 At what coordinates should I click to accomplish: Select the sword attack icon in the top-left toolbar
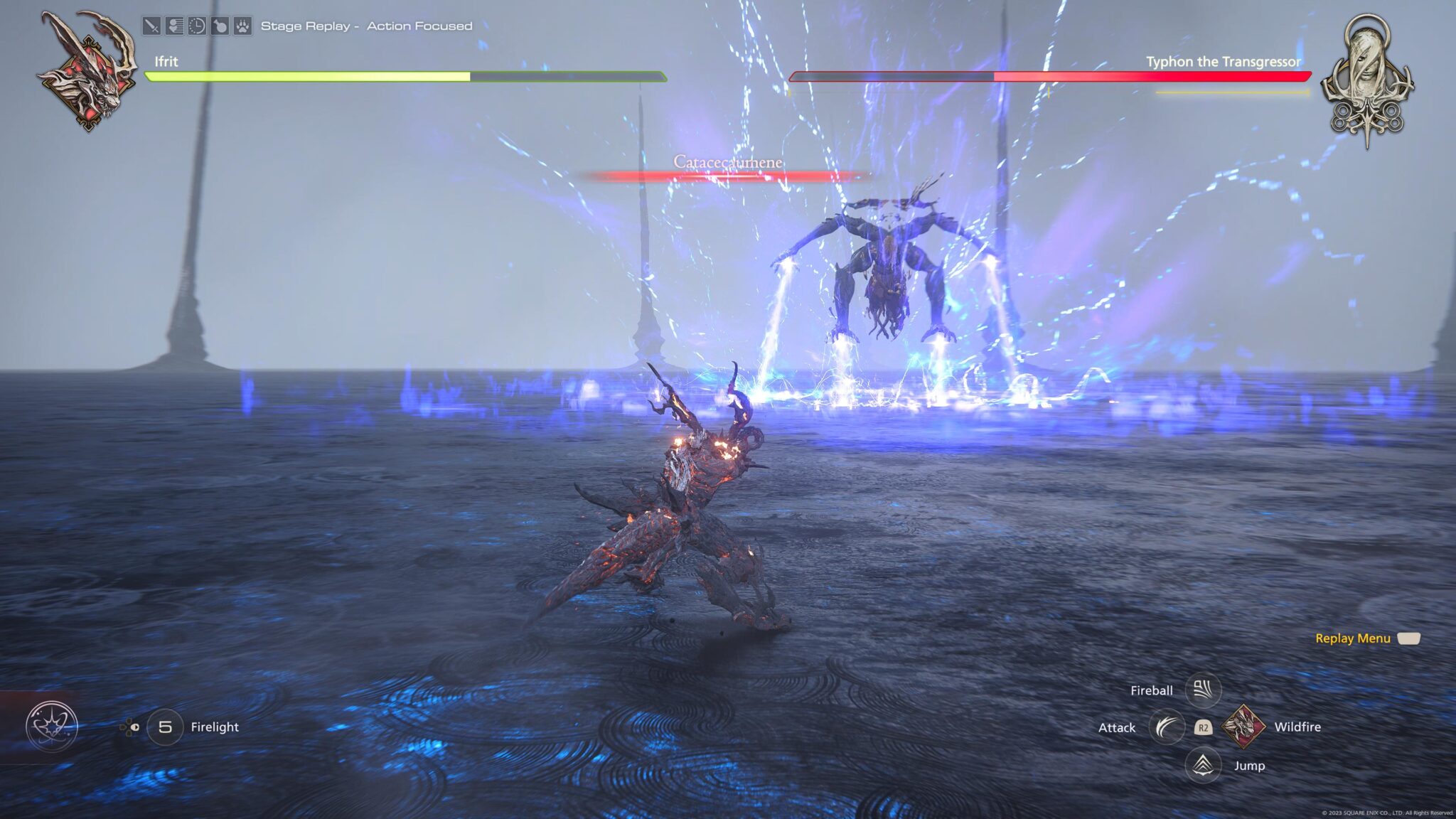tap(151, 25)
